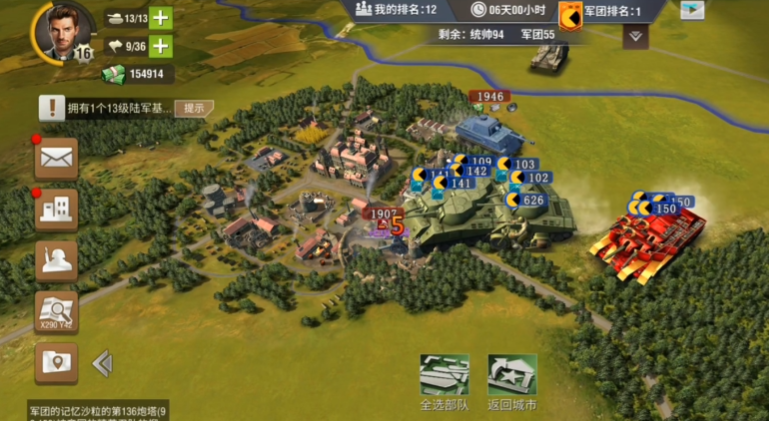Open the soldier helmet icon menu
Image resolution: width=769 pixels, height=421 pixels.
[56, 260]
